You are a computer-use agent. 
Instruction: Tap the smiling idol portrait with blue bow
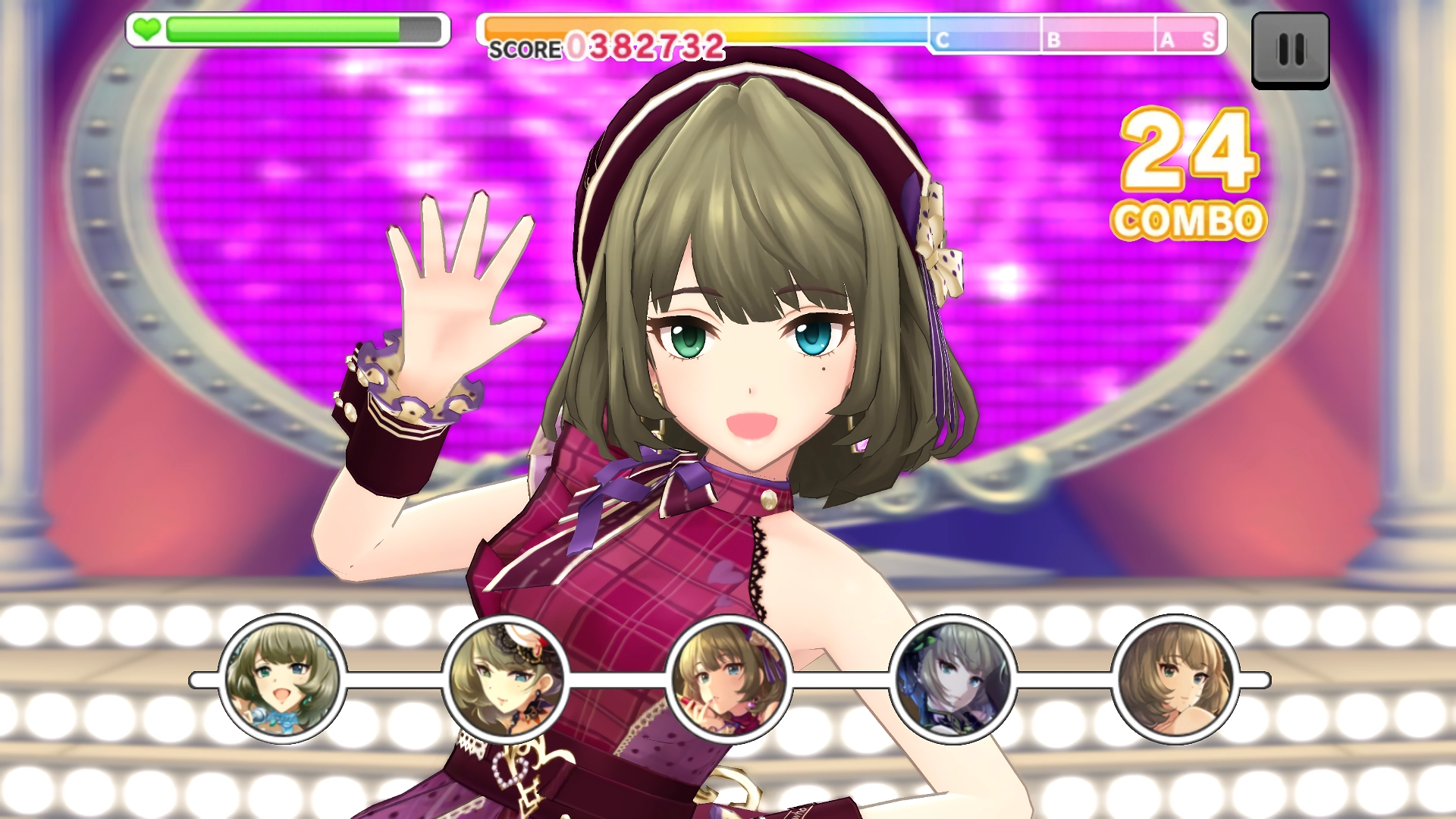coord(282,679)
